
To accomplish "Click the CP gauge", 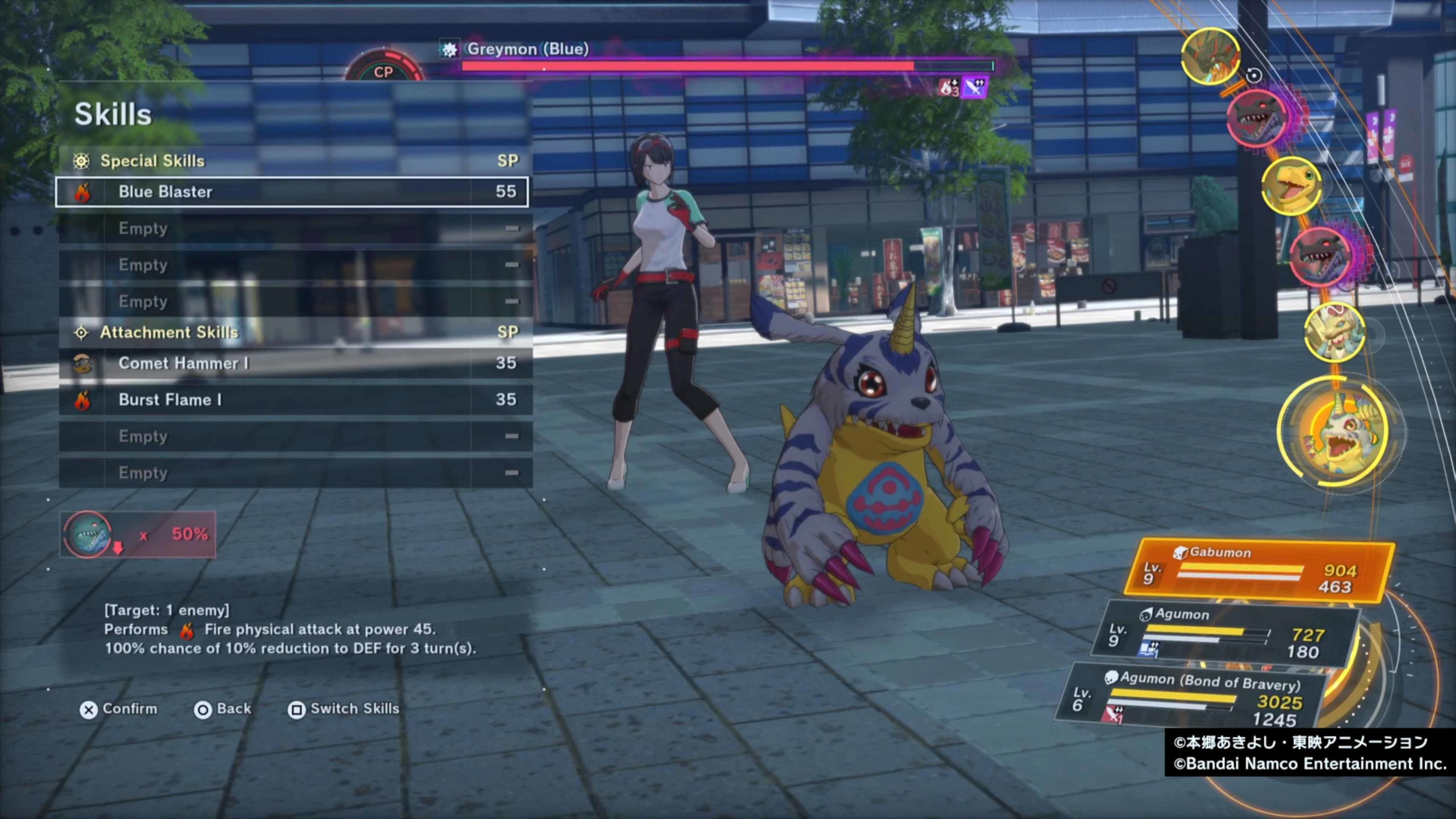I will click(383, 69).
